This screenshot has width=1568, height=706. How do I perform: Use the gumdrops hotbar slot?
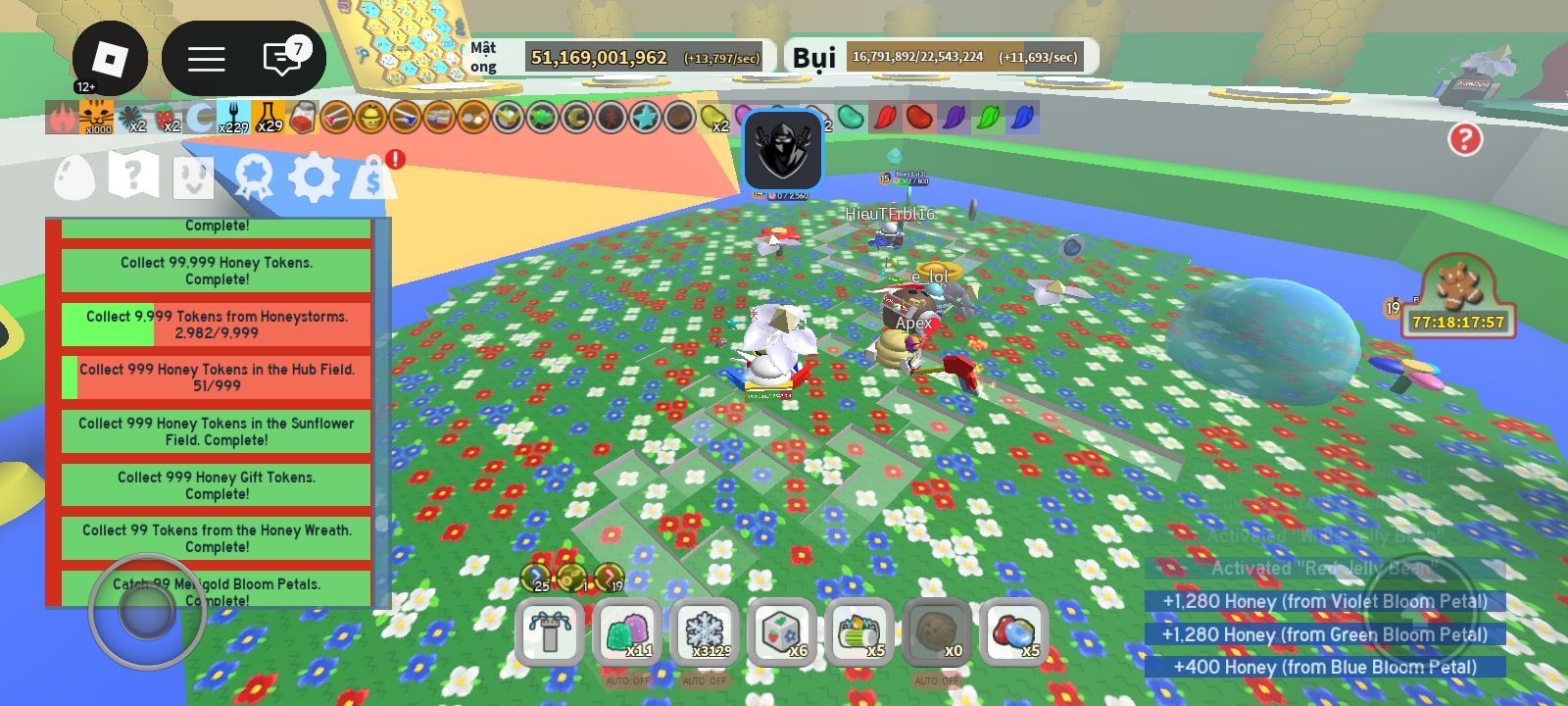(627, 632)
